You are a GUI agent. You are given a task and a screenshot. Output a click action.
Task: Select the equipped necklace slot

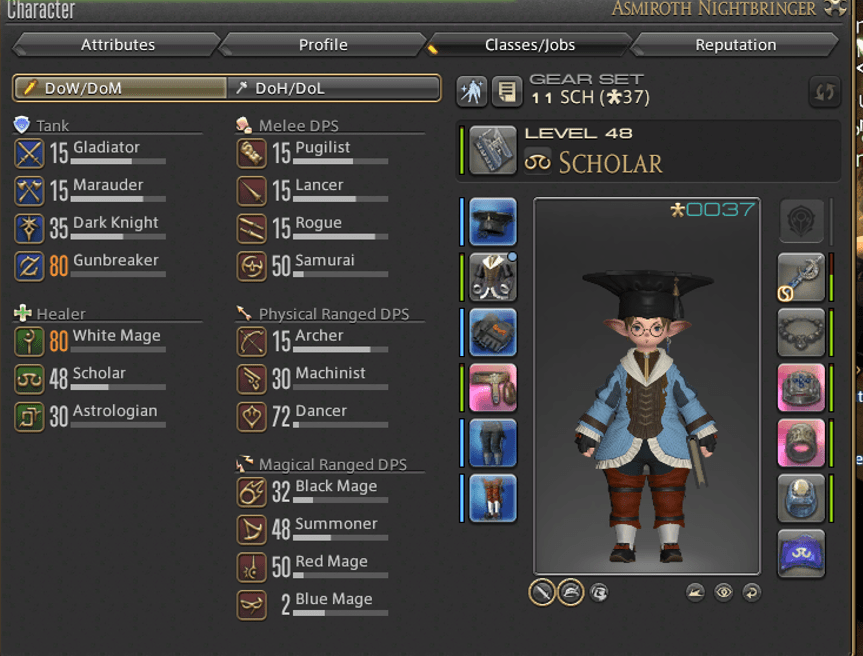click(801, 333)
